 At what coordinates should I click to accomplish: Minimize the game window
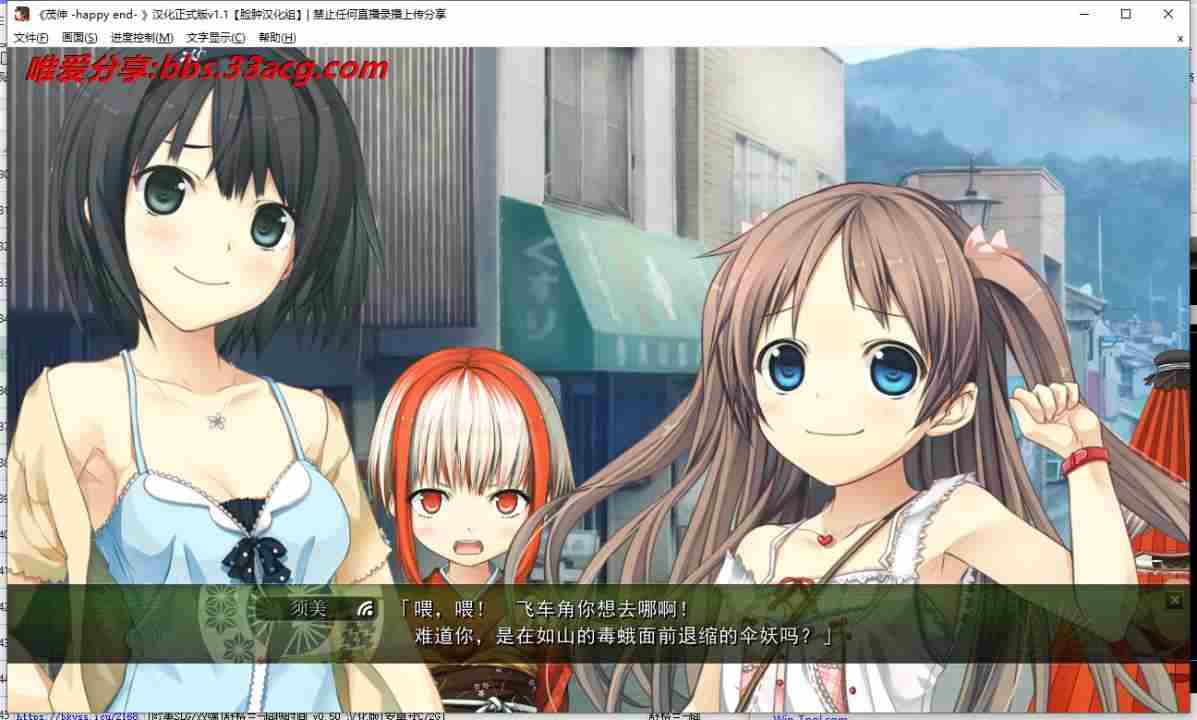[1083, 14]
